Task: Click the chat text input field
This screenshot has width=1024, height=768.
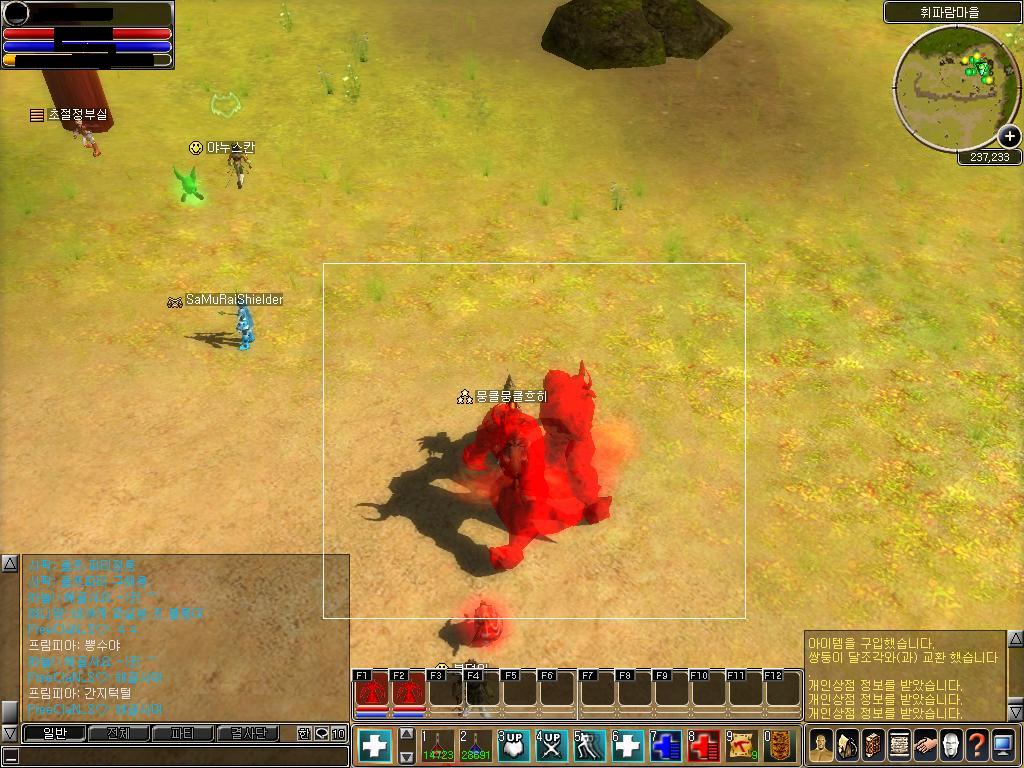Action: tap(175, 756)
